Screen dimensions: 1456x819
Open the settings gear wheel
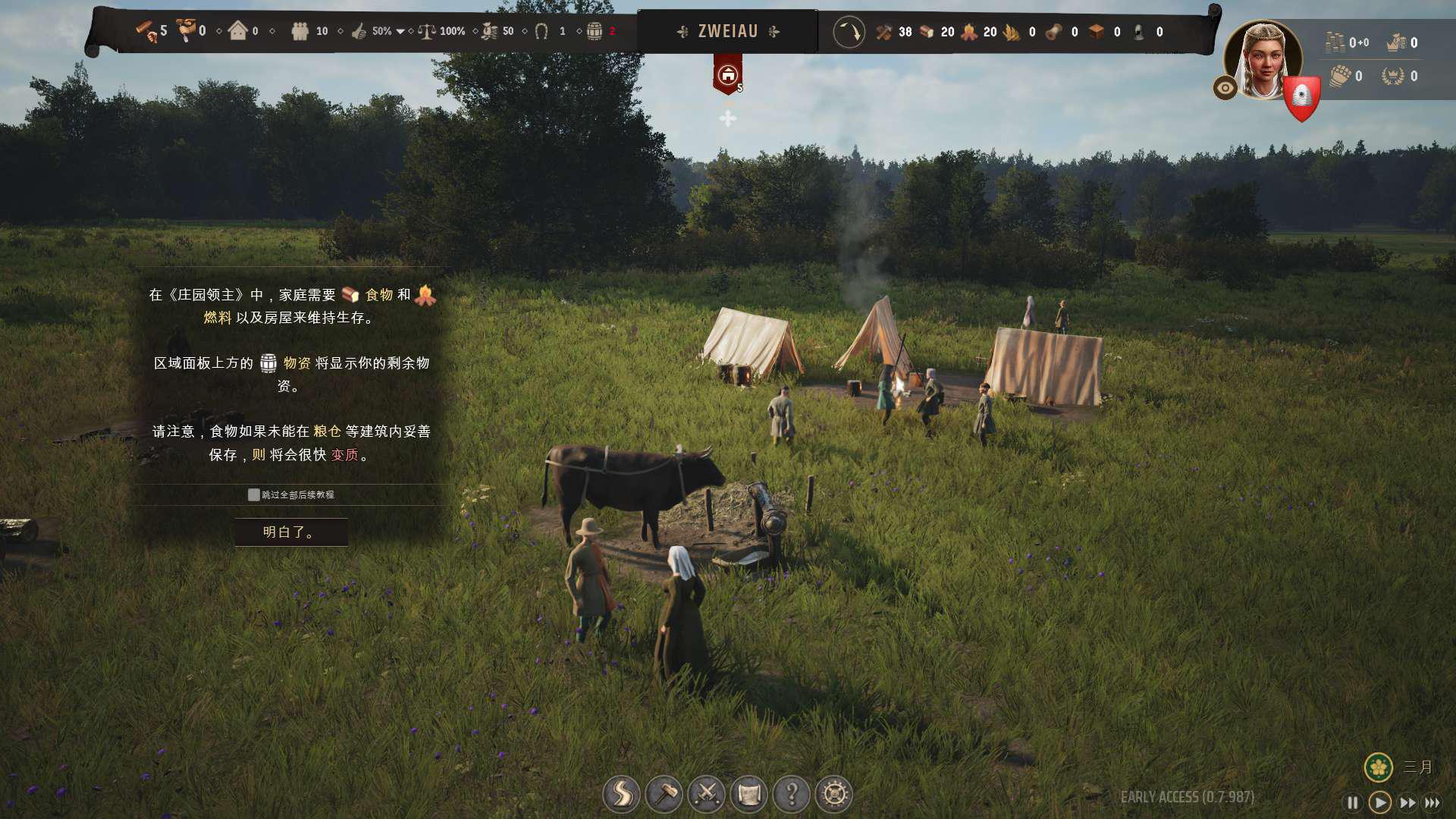pos(833,795)
